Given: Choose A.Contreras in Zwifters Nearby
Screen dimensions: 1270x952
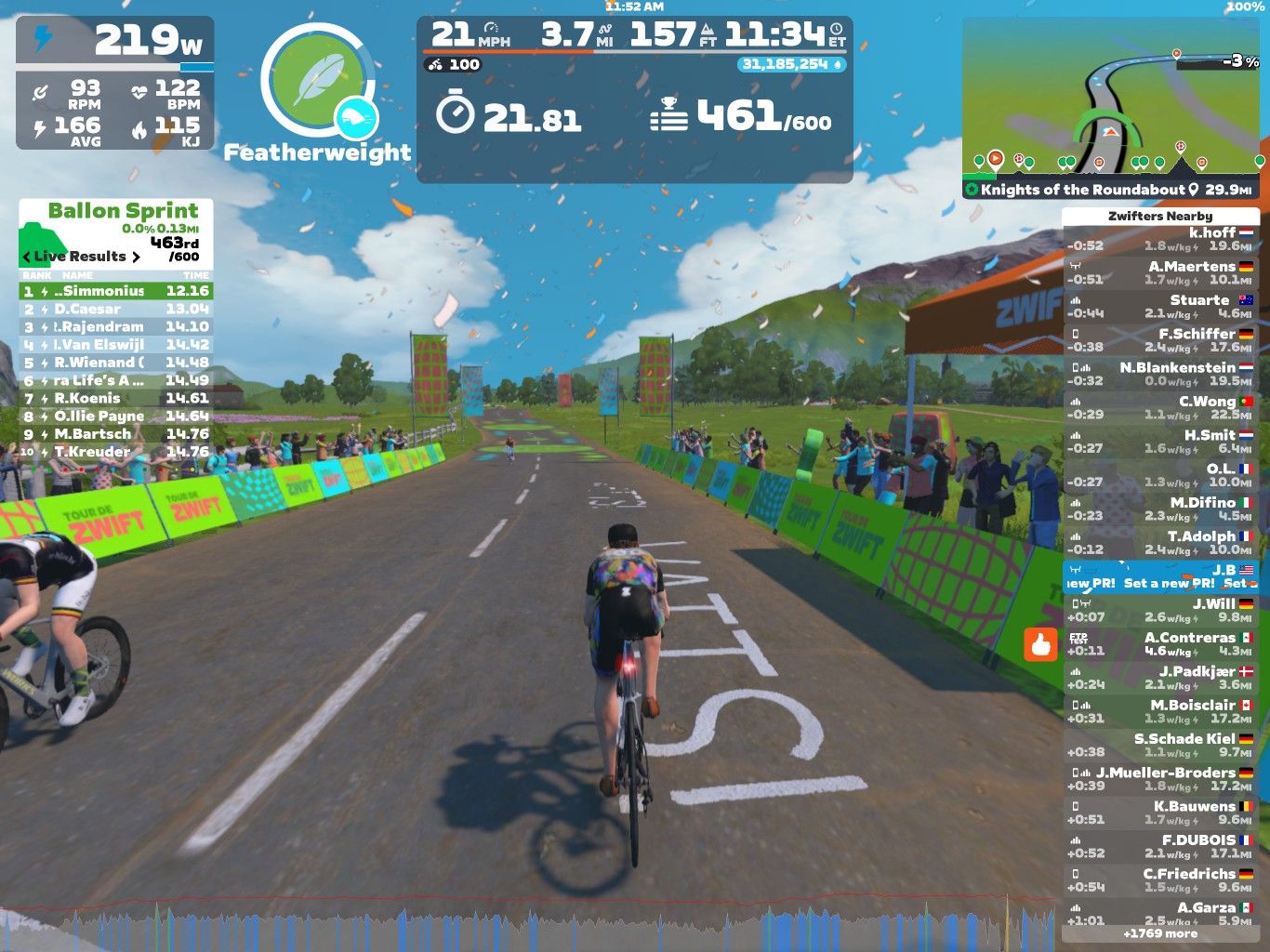Looking at the screenshot, I should point(1159,643).
